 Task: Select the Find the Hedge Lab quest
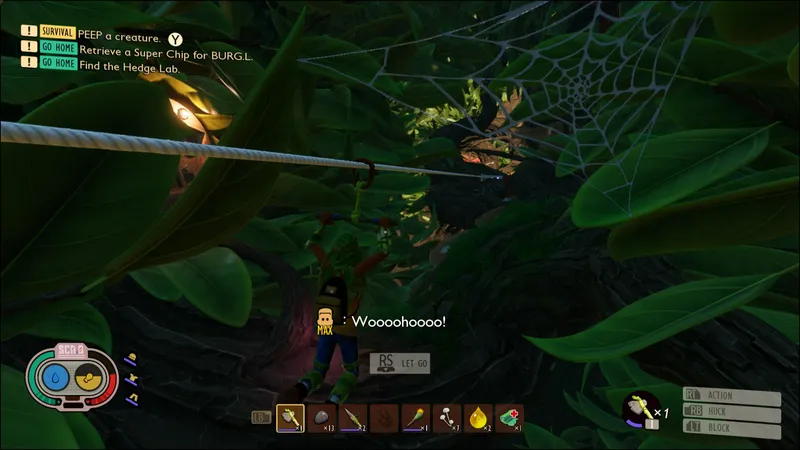(131, 62)
